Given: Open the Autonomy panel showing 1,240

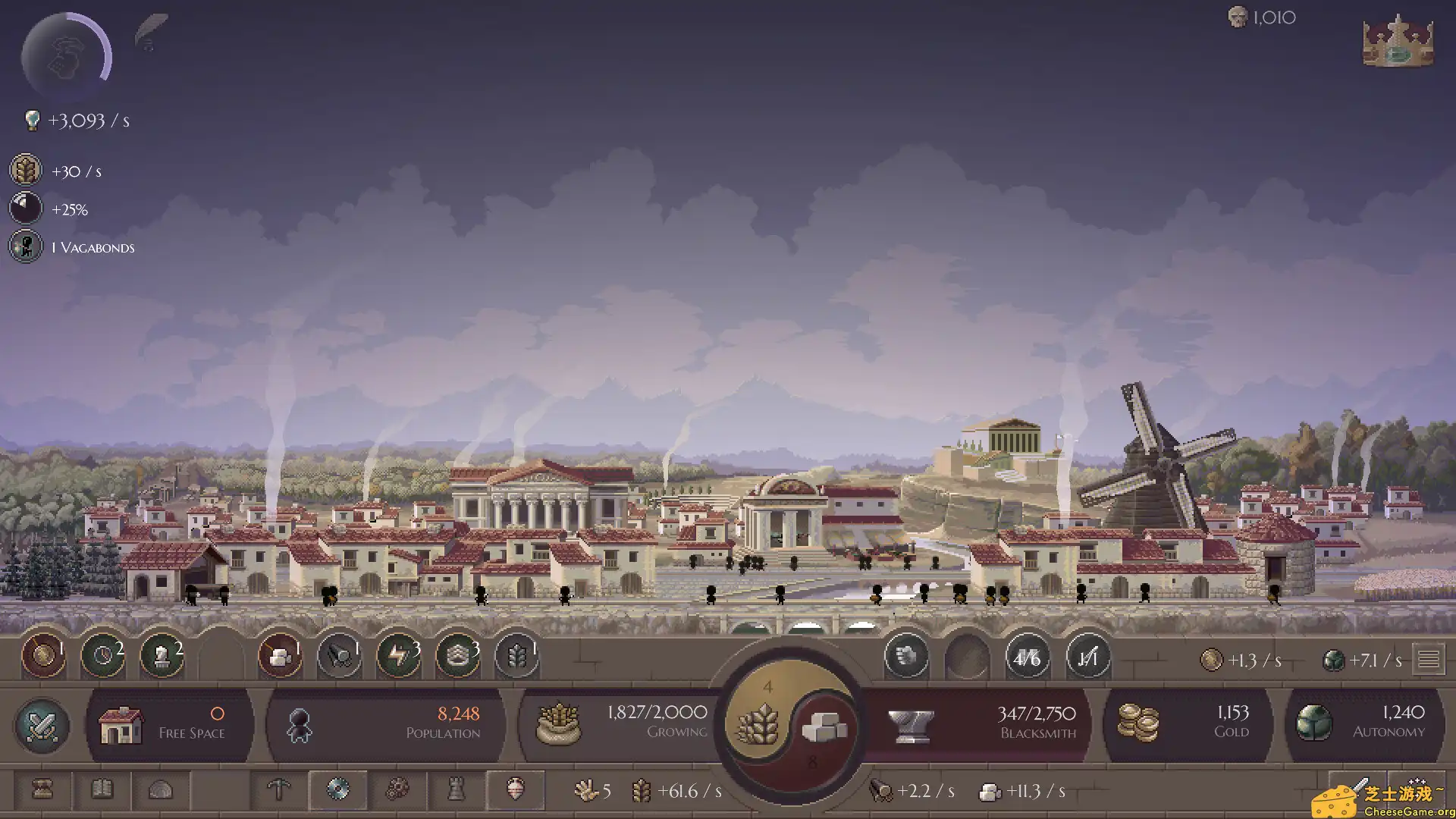Looking at the screenshot, I should (1365, 724).
